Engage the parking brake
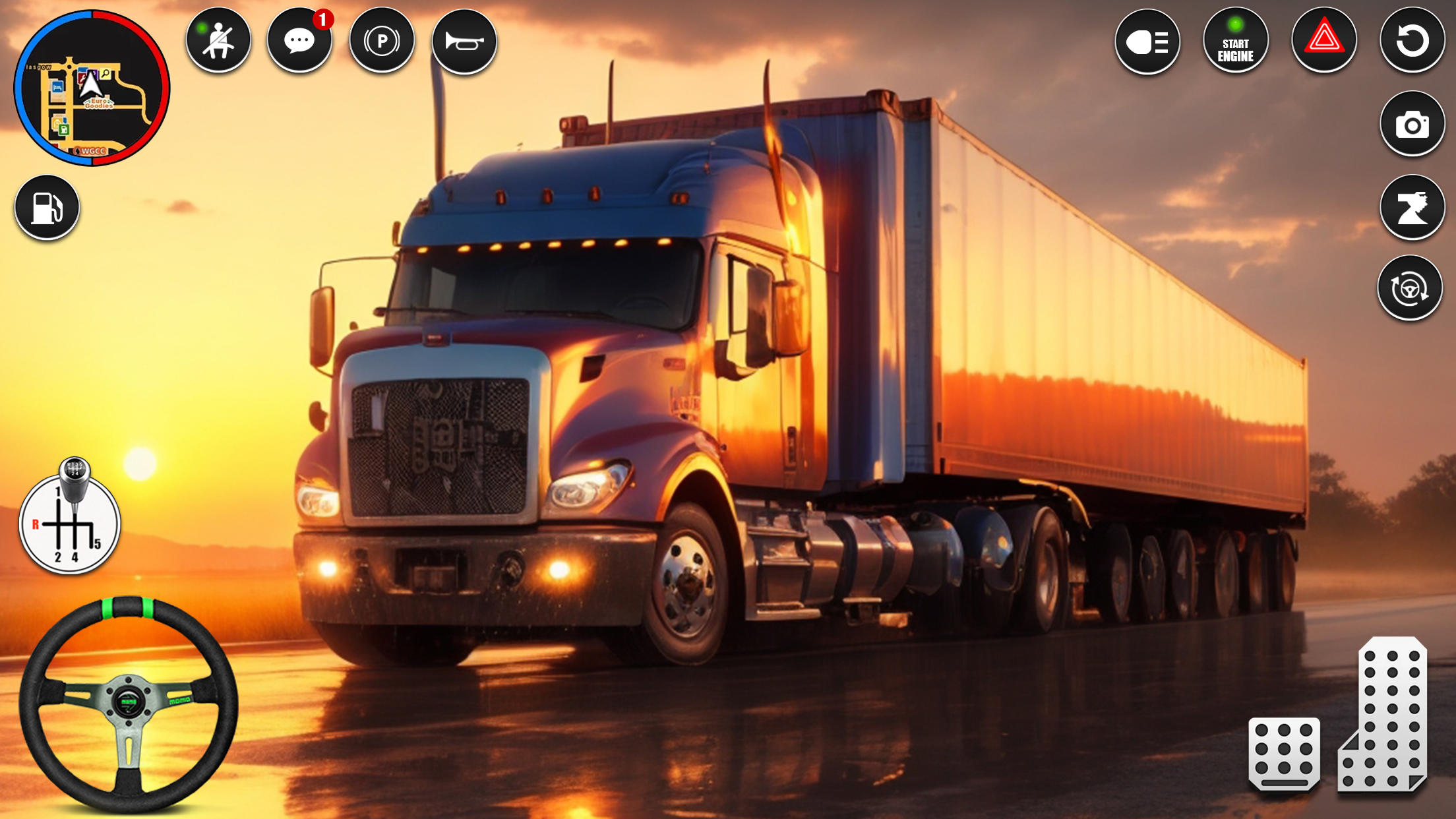This screenshot has width=1456, height=819. tap(382, 40)
